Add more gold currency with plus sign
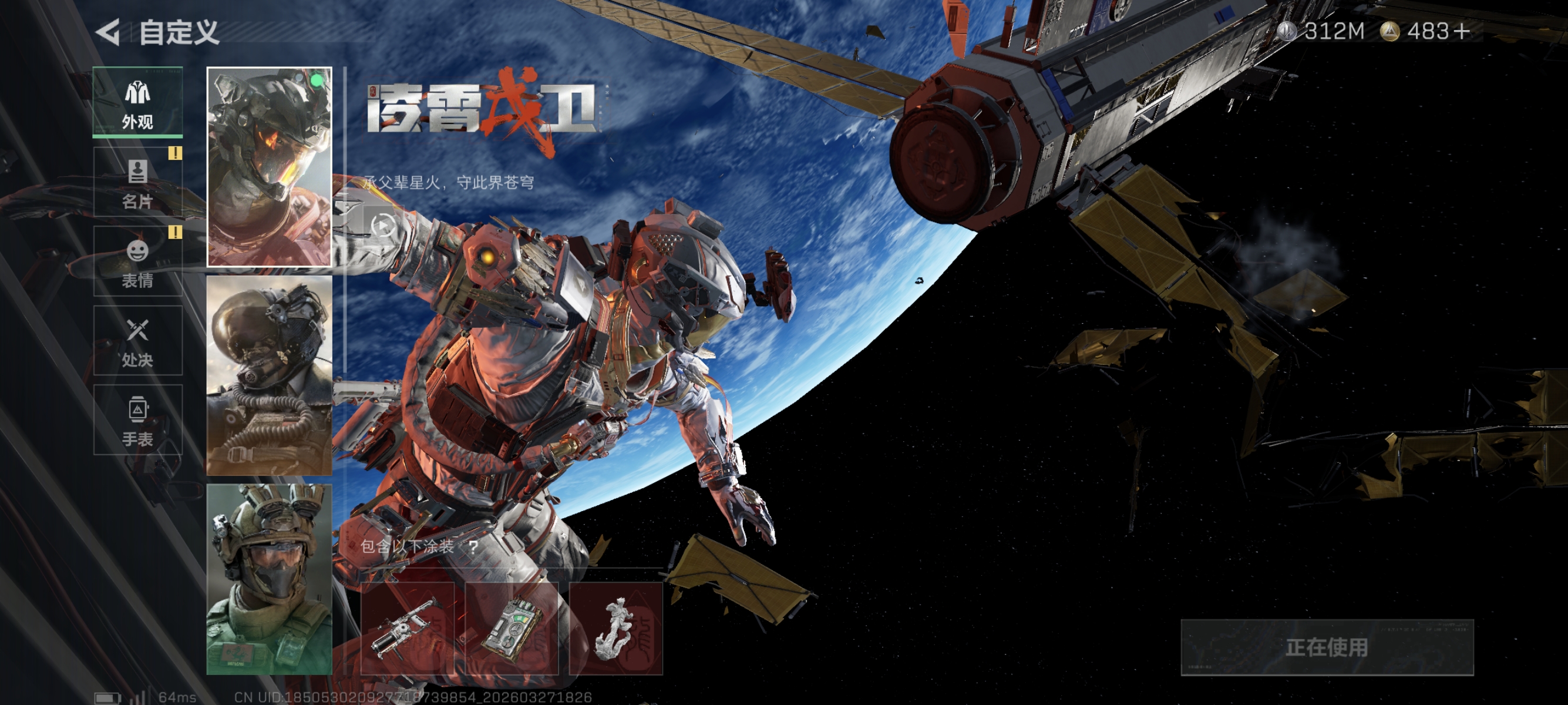This screenshot has width=1568, height=705. [1462, 31]
